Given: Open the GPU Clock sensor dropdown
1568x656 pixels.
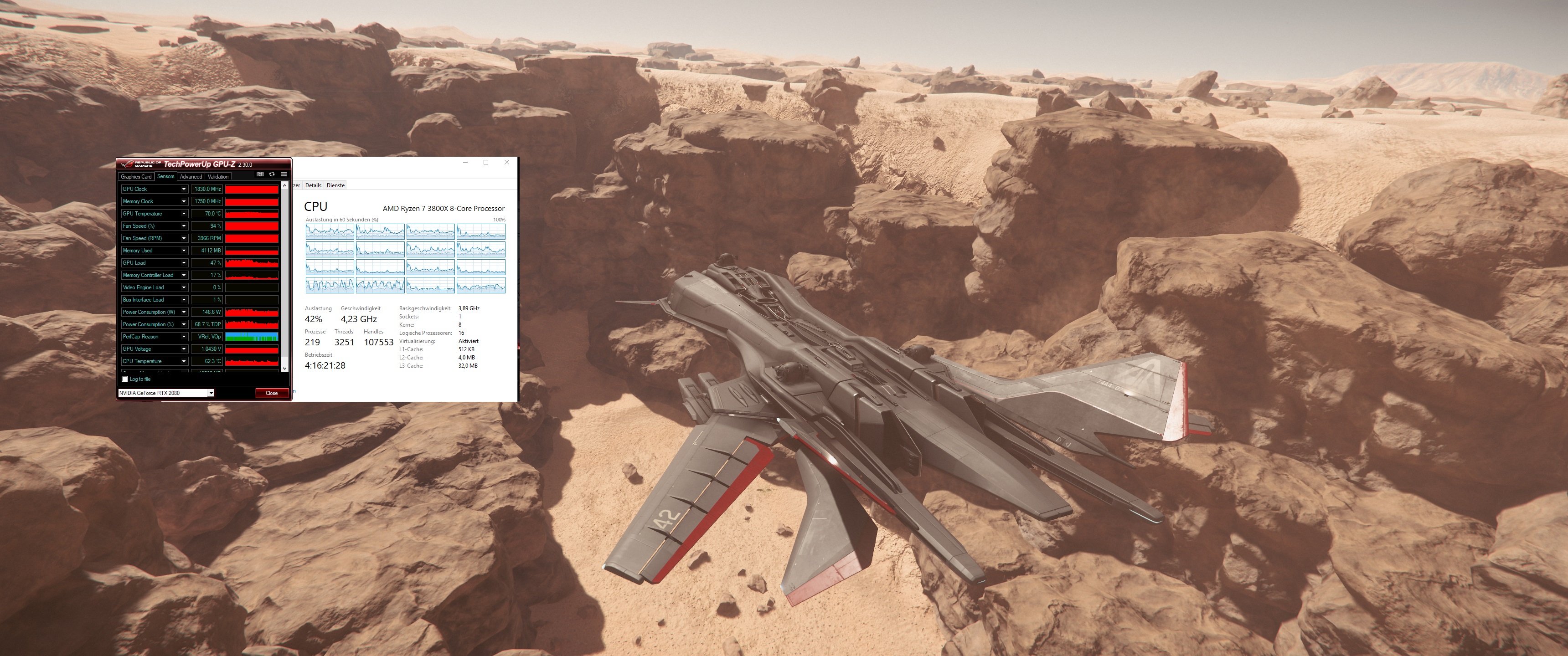Looking at the screenshot, I should pyautogui.click(x=185, y=189).
